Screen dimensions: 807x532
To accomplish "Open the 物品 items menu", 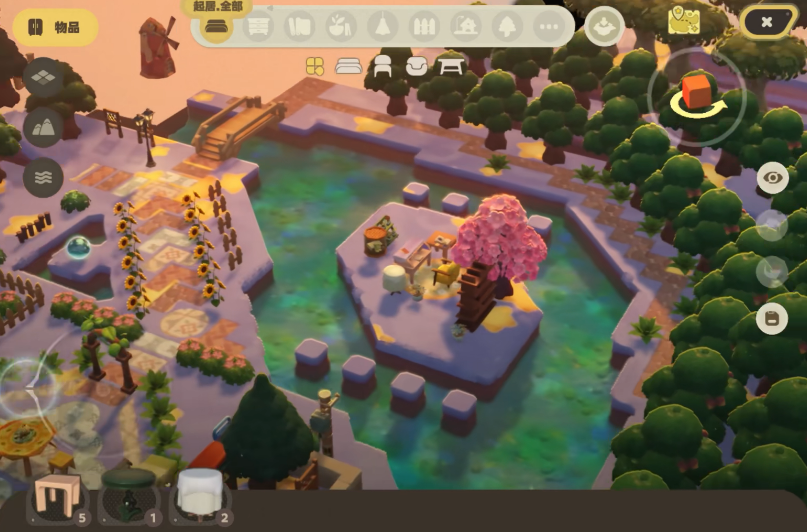I will click(55, 27).
